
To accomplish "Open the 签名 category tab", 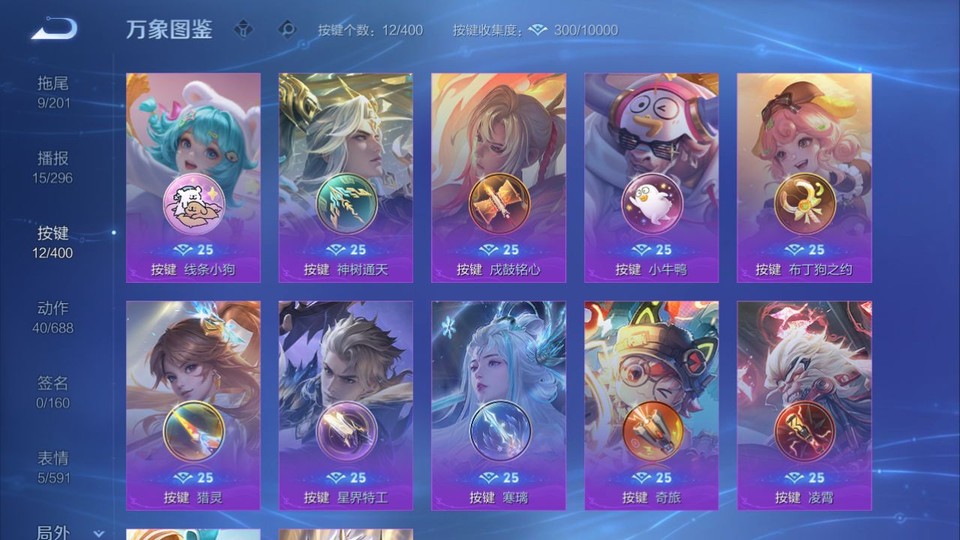I will coord(53,391).
